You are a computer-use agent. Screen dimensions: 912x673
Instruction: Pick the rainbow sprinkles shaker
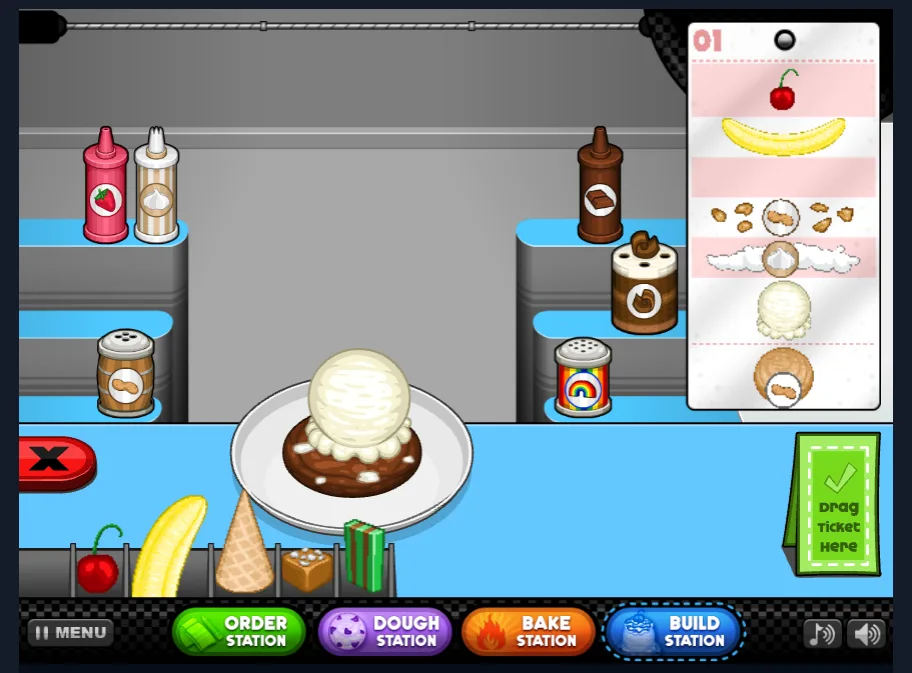[583, 378]
